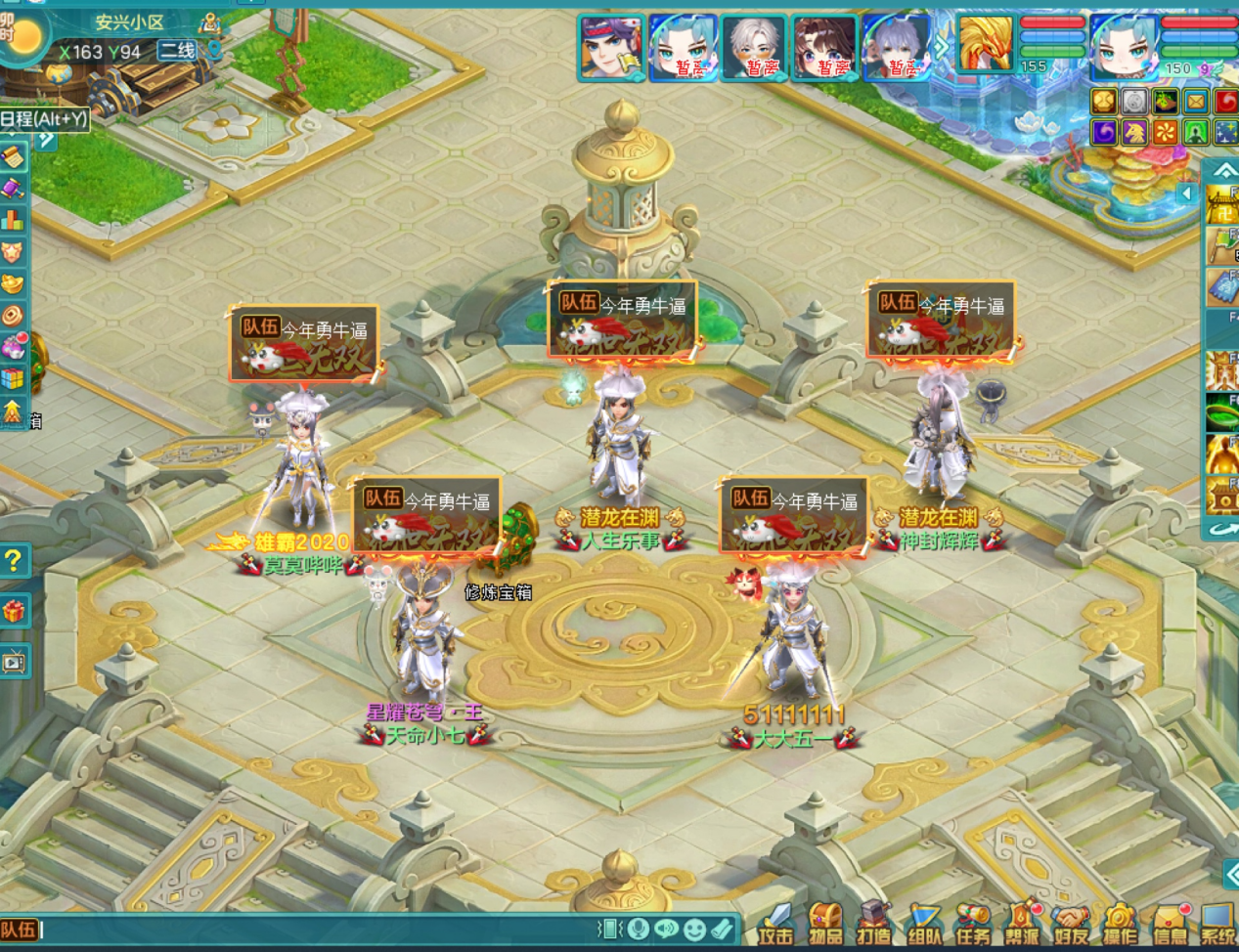Open the 任务 quest scroll
The width and height of the screenshot is (1239, 952).
[x=973, y=925]
